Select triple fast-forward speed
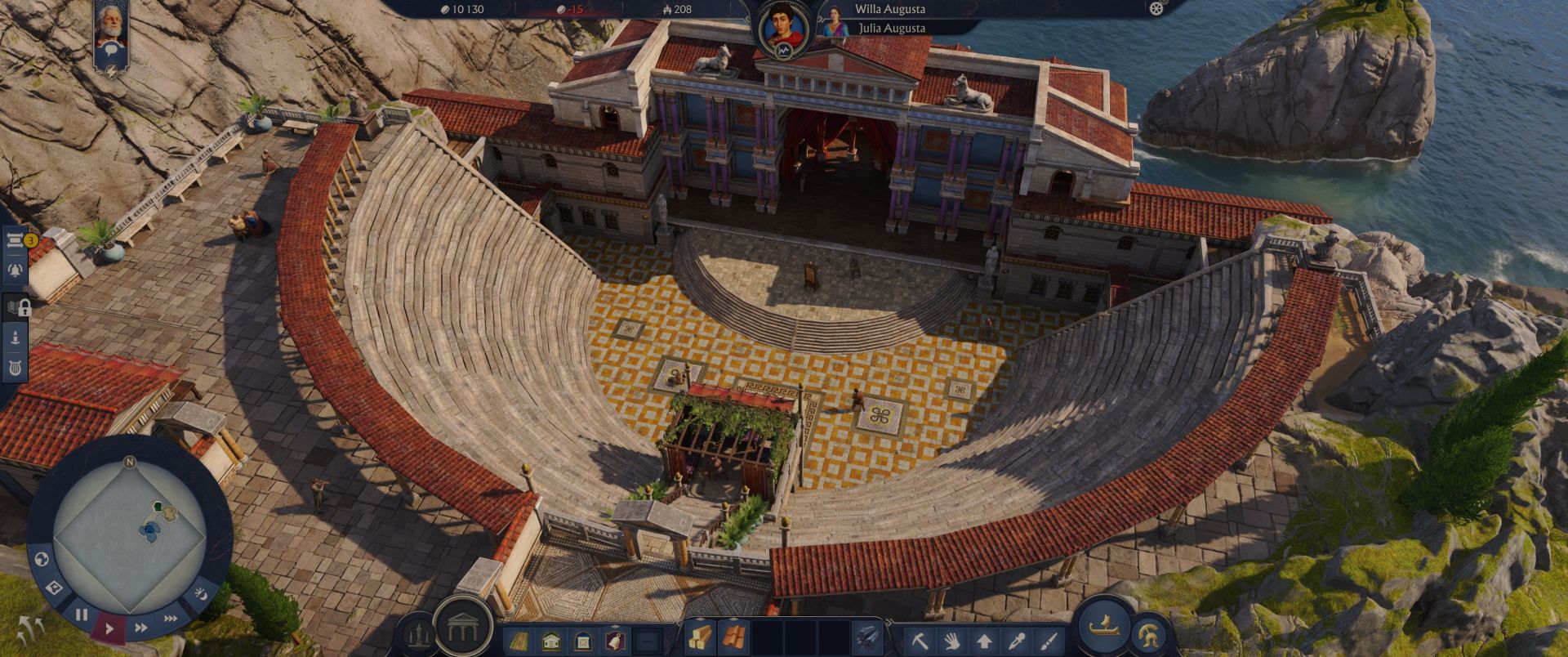The height and width of the screenshot is (657, 1568). [170, 619]
